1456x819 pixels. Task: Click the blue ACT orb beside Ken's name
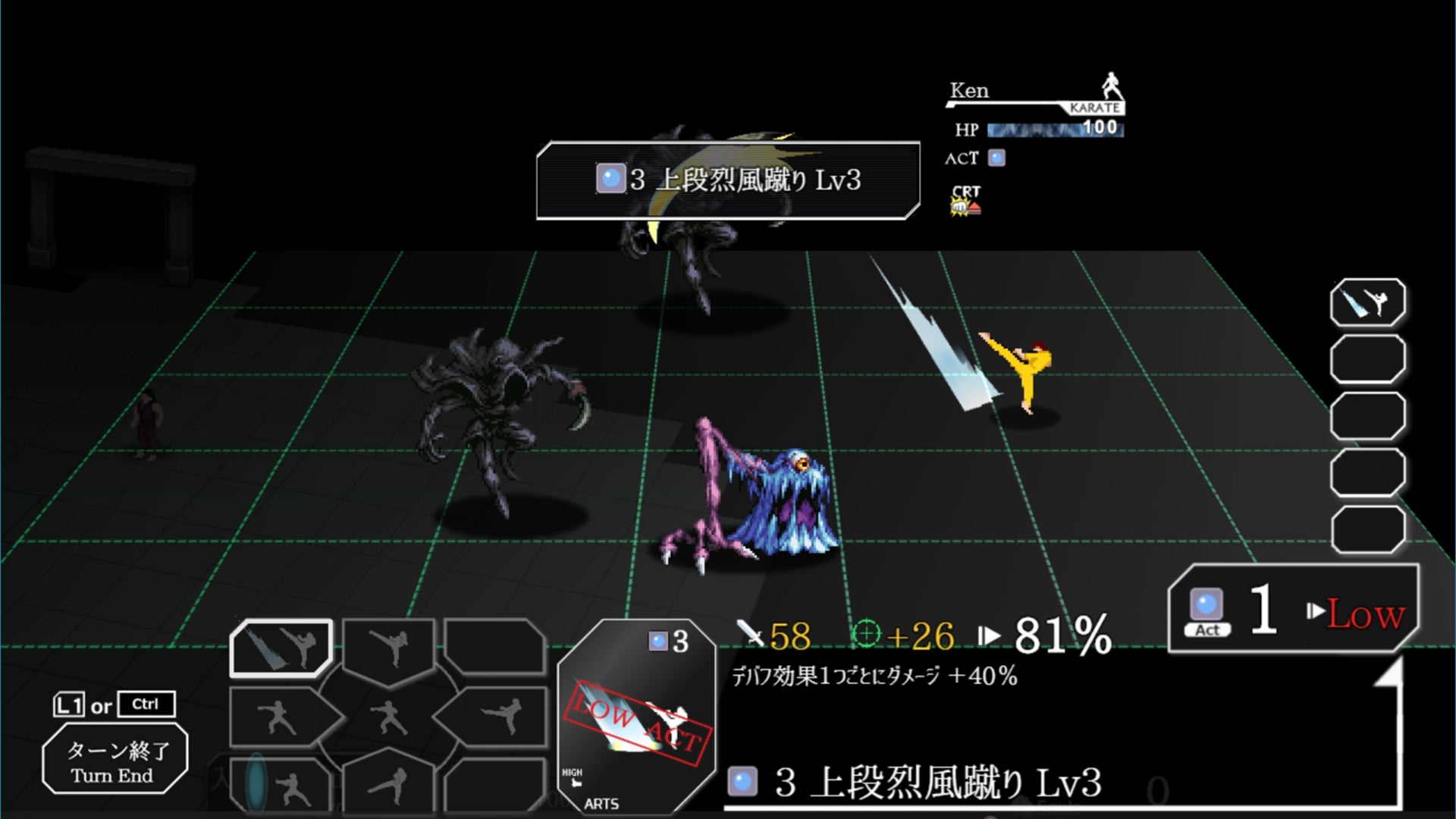pos(997,158)
